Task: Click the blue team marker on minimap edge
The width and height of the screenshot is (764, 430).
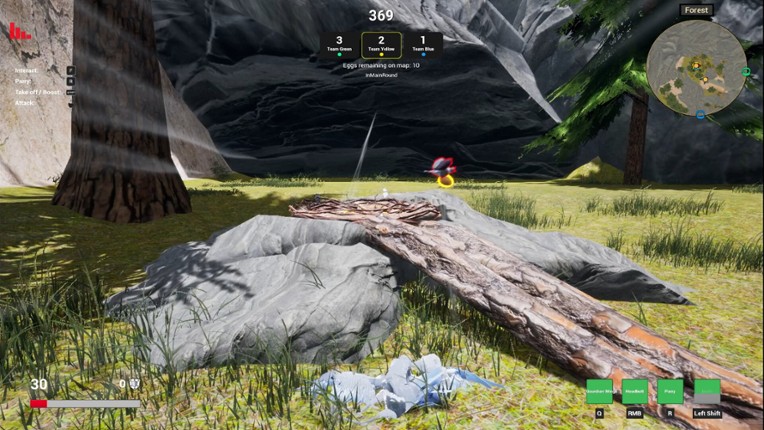Action: point(700,115)
